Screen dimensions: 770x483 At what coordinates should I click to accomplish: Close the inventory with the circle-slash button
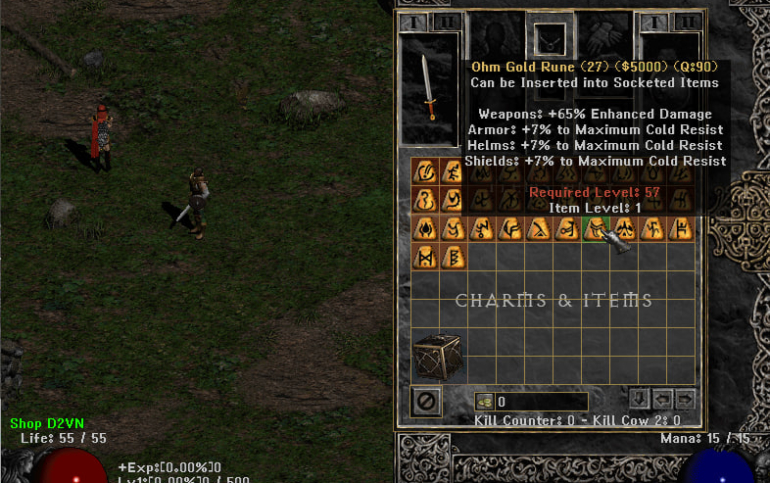(425, 400)
